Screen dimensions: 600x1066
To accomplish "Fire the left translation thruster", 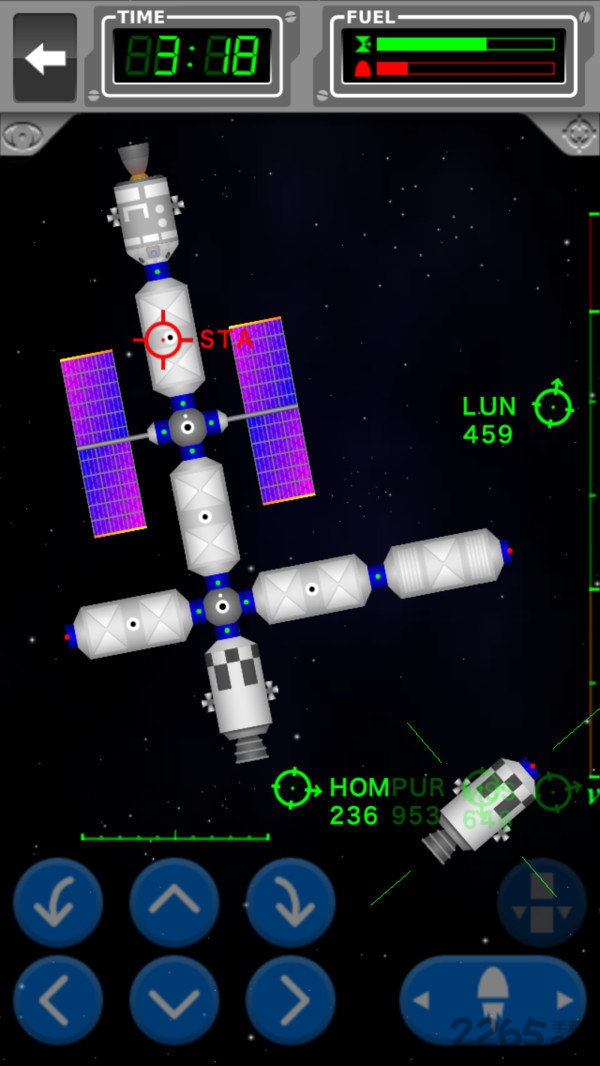I will (x=58, y=1000).
